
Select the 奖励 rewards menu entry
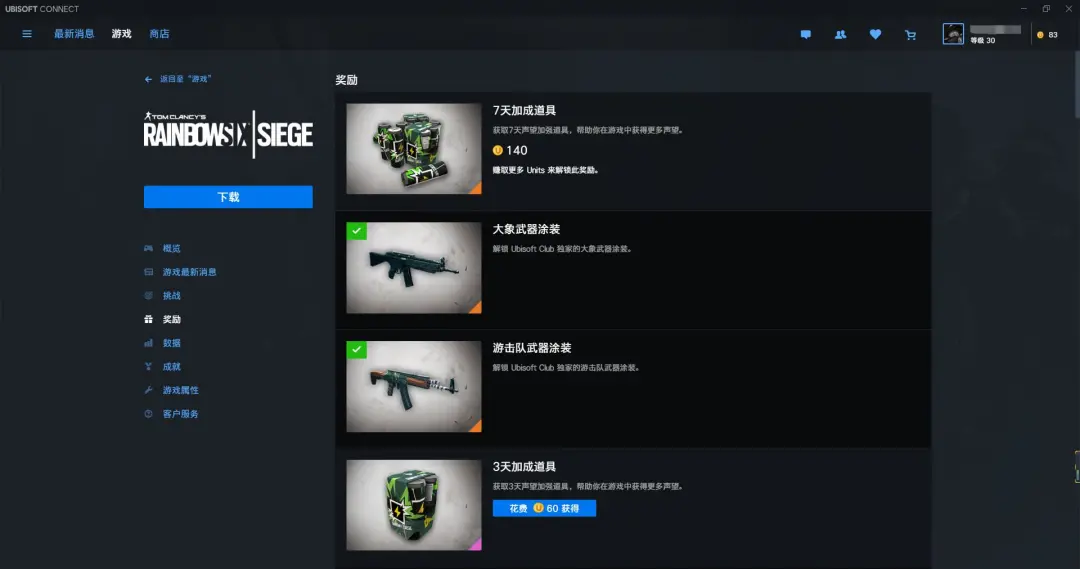click(171, 320)
